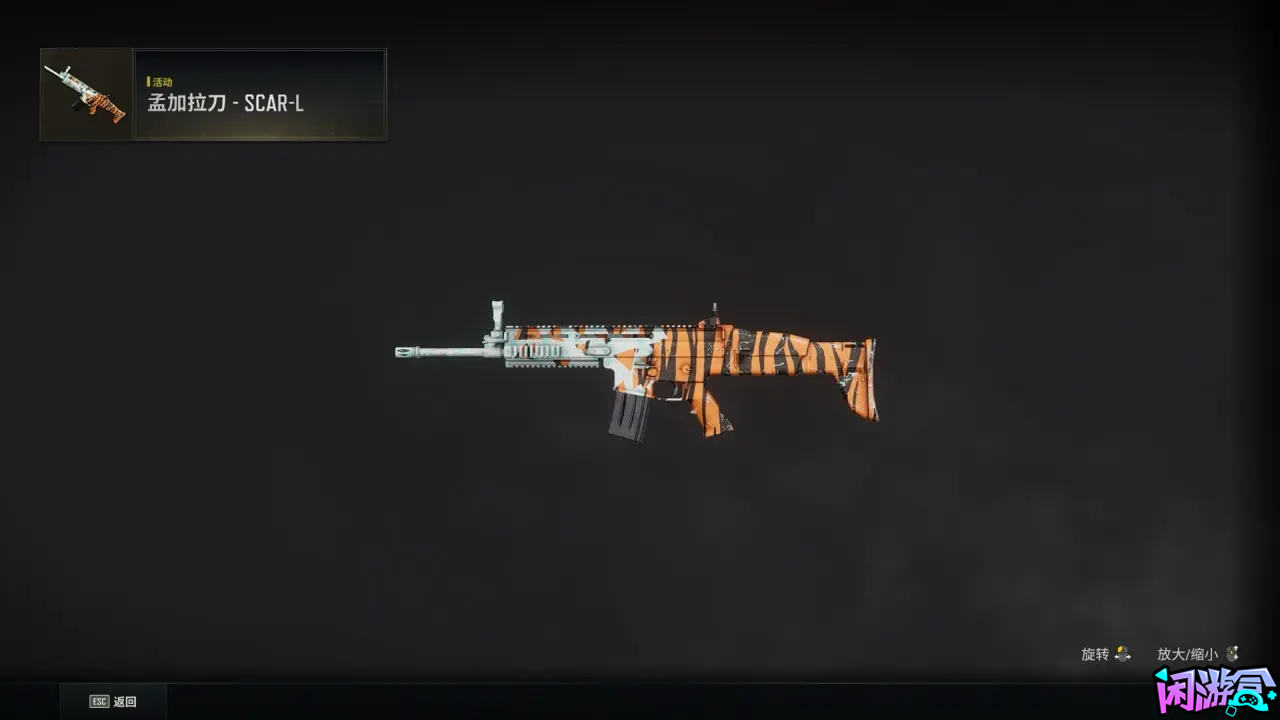The height and width of the screenshot is (720, 1280).
Task: Click the yellow left-button highlight on rotate icon
Action: (1120, 650)
